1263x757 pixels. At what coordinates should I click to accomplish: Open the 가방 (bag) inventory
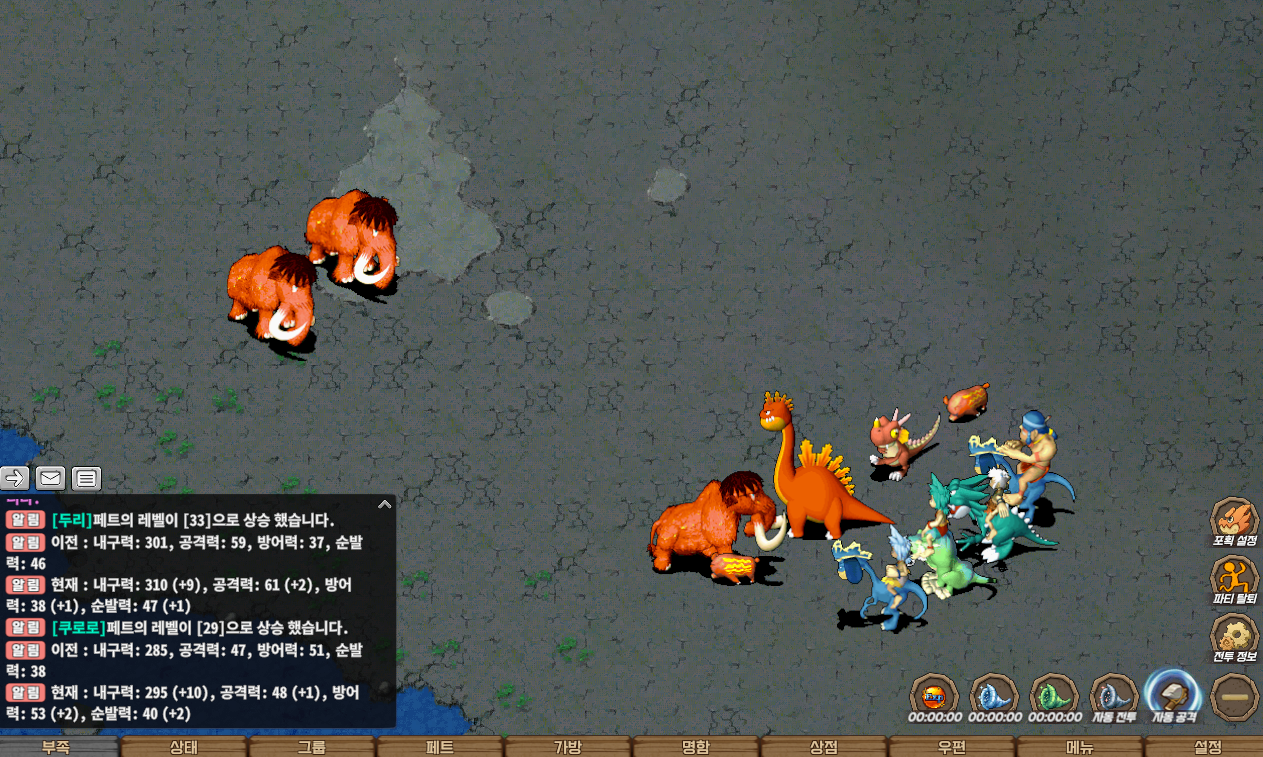(x=568, y=747)
